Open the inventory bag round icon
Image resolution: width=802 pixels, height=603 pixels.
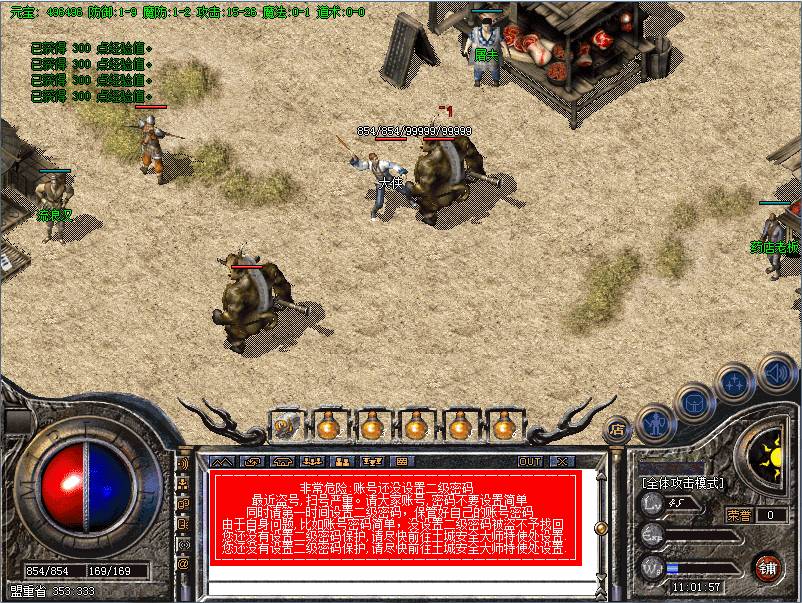[693, 401]
